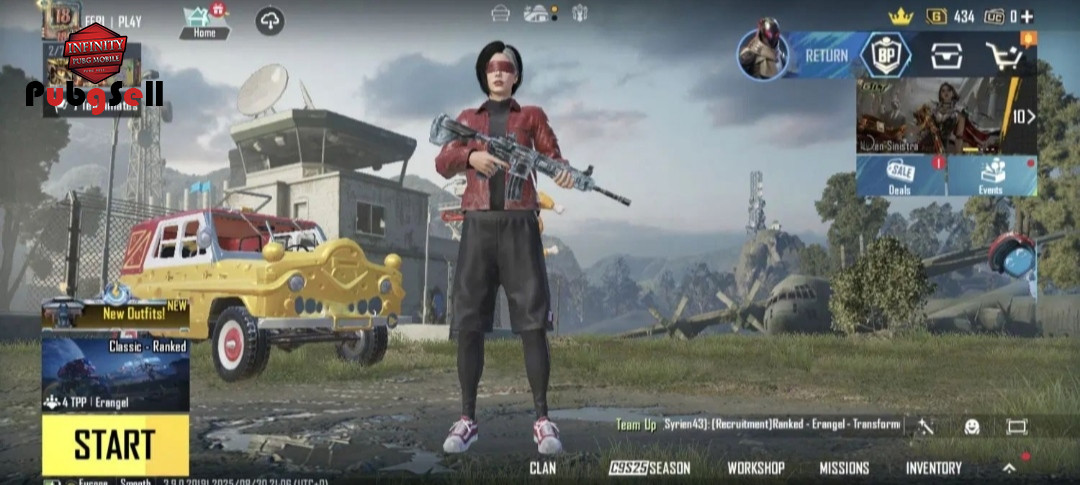This screenshot has width=1080, height=485.
Task: Change the Classic Ranked Erangel mode
Action: click(115, 372)
